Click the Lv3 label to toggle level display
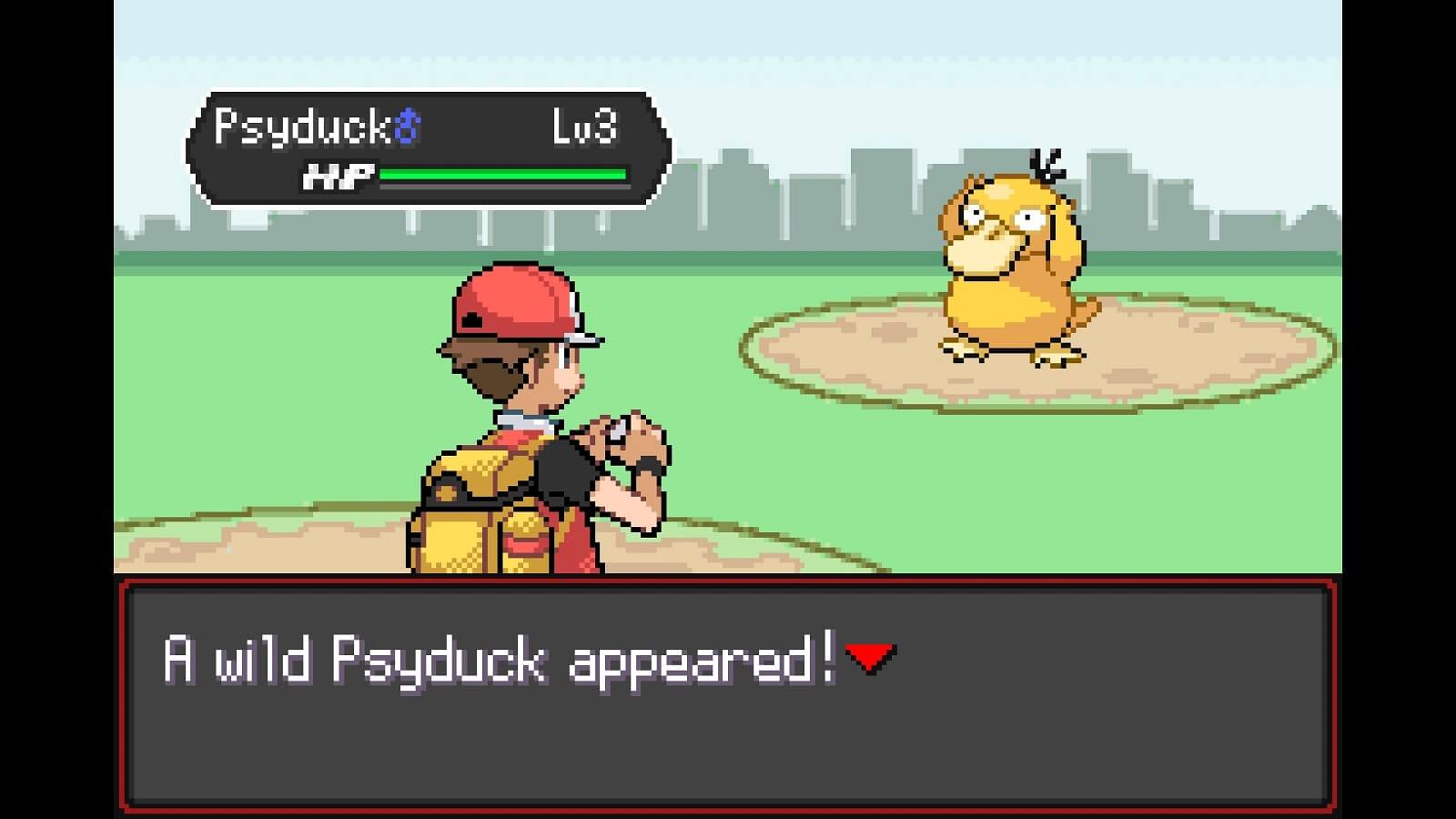 587,127
